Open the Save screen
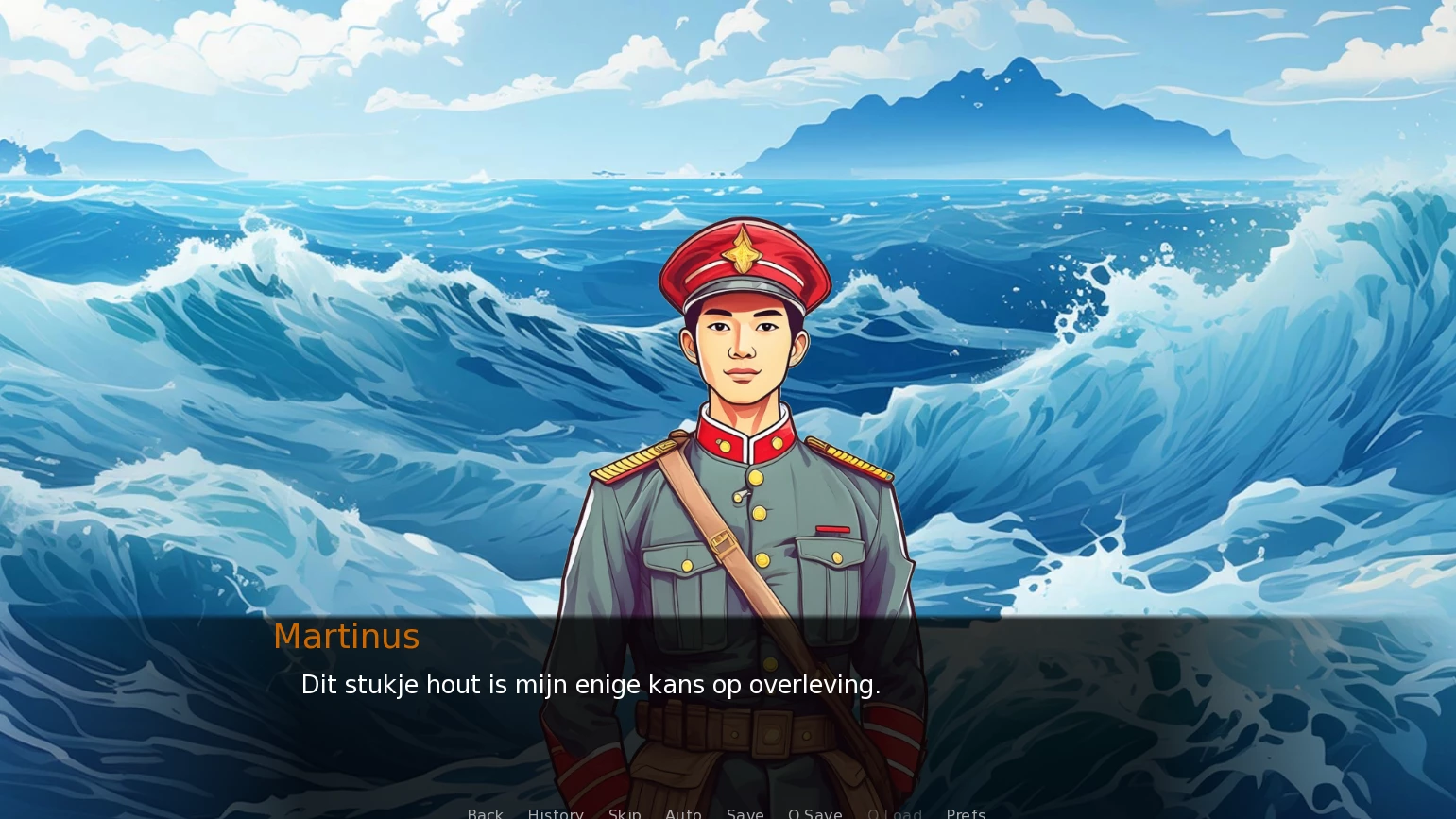Screen dimensions: 1456x819 click(745, 813)
